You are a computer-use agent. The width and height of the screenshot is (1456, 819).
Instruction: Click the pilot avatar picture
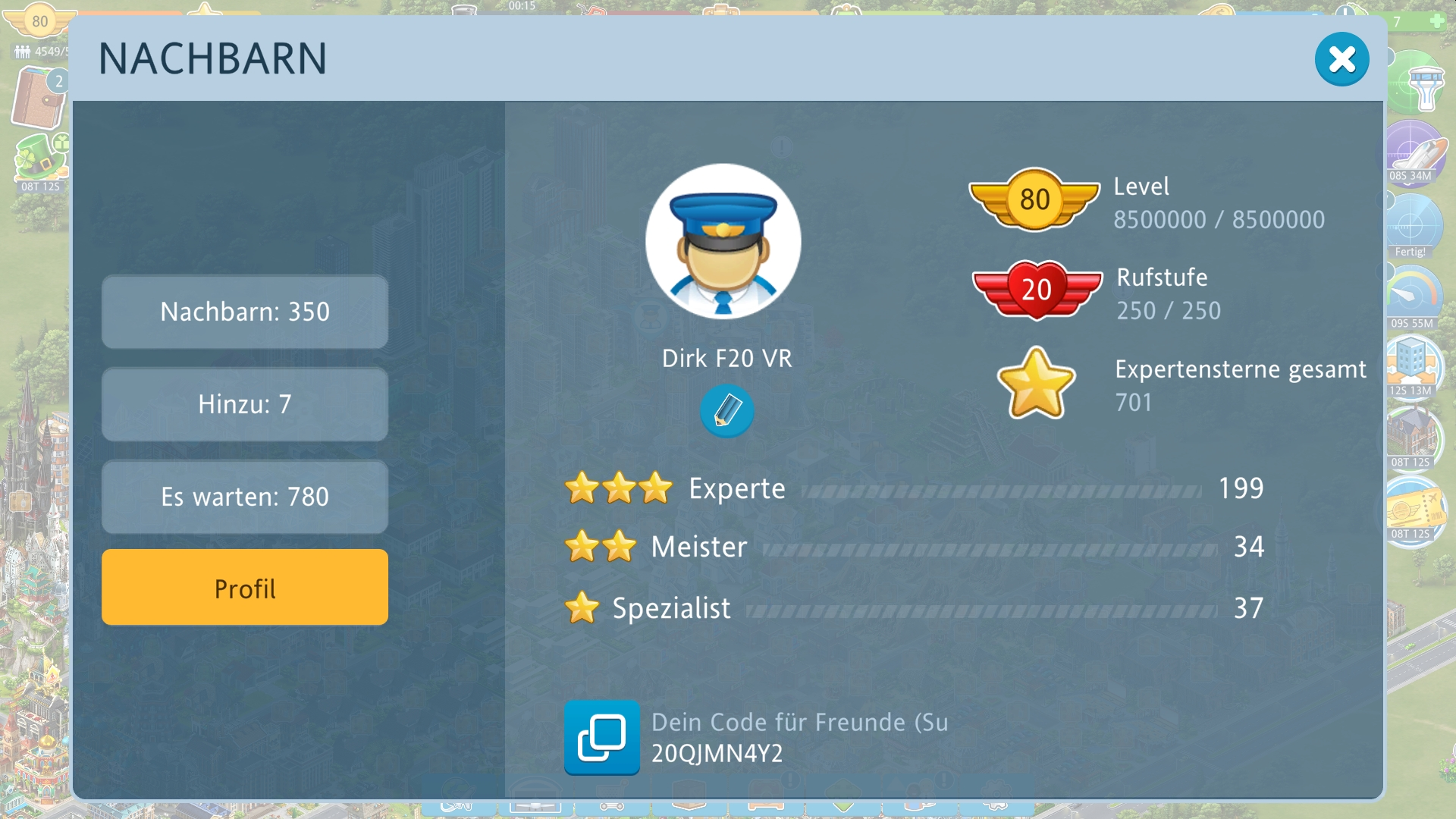point(723,242)
